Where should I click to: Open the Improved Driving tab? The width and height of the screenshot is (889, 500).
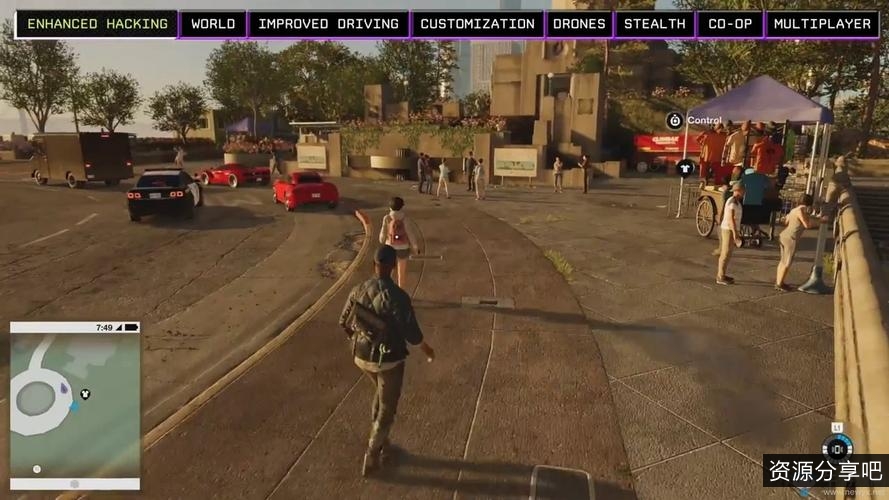tap(329, 24)
